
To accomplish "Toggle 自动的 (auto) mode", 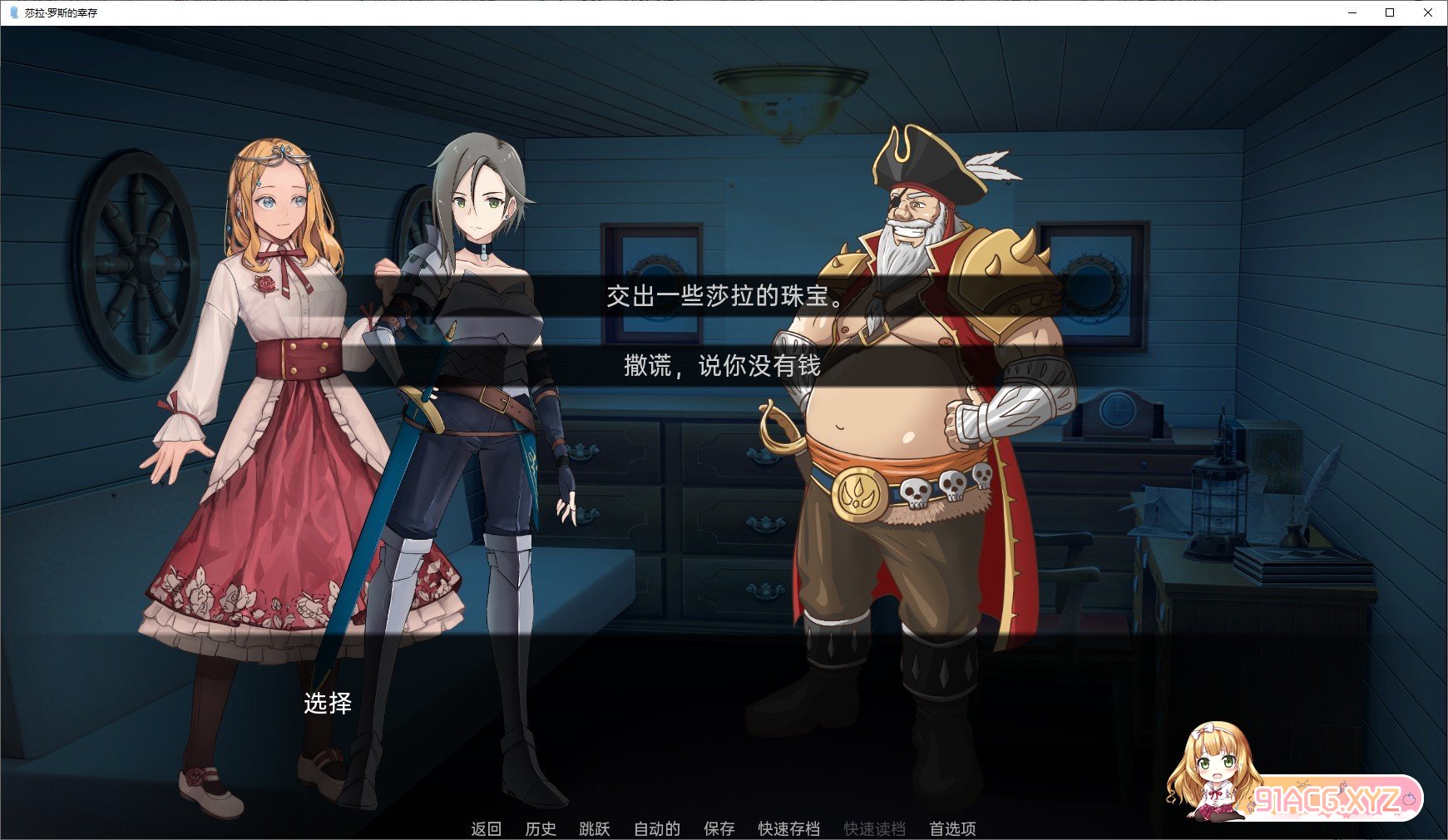I will coord(657,828).
